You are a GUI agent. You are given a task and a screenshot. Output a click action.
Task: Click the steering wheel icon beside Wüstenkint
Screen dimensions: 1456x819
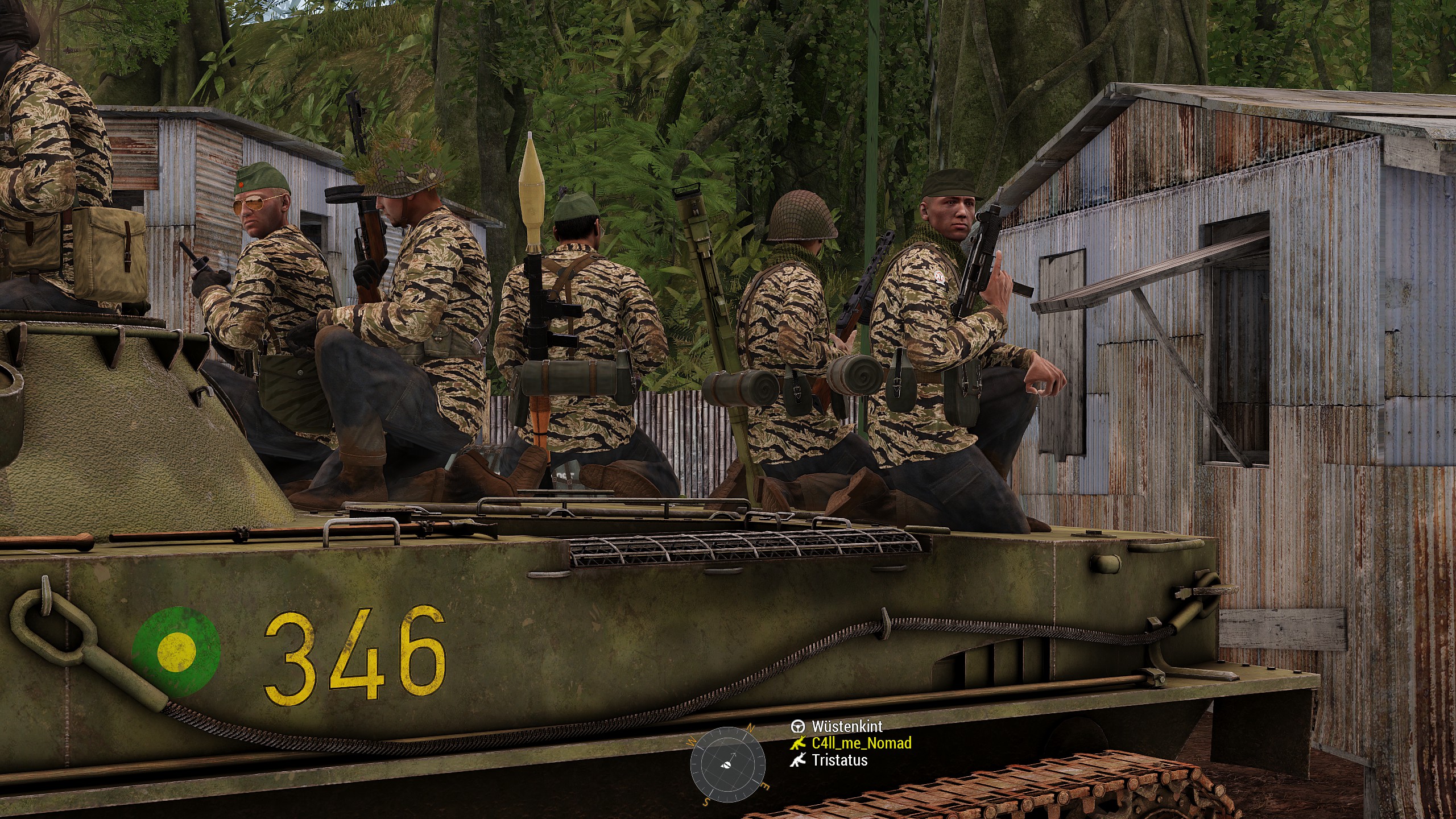pyautogui.click(x=798, y=726)
